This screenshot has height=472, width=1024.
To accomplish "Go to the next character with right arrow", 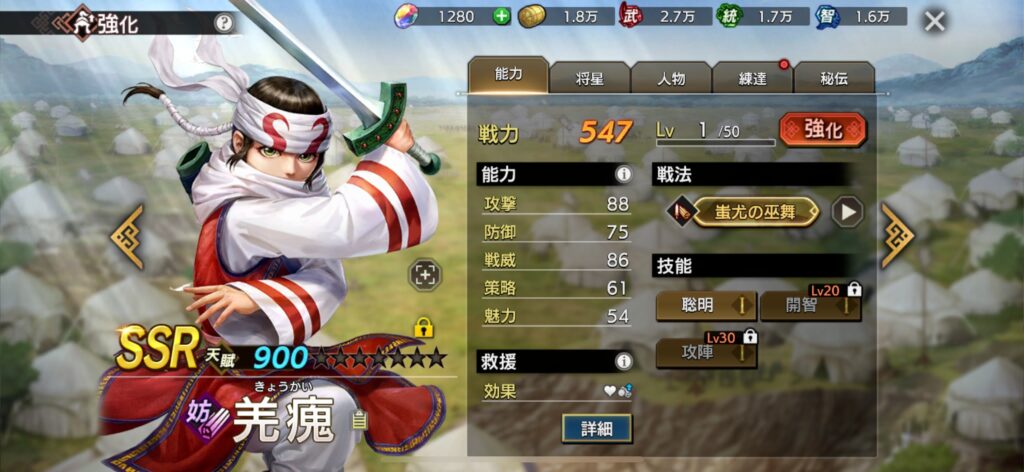I will click(x=896, y=236).
